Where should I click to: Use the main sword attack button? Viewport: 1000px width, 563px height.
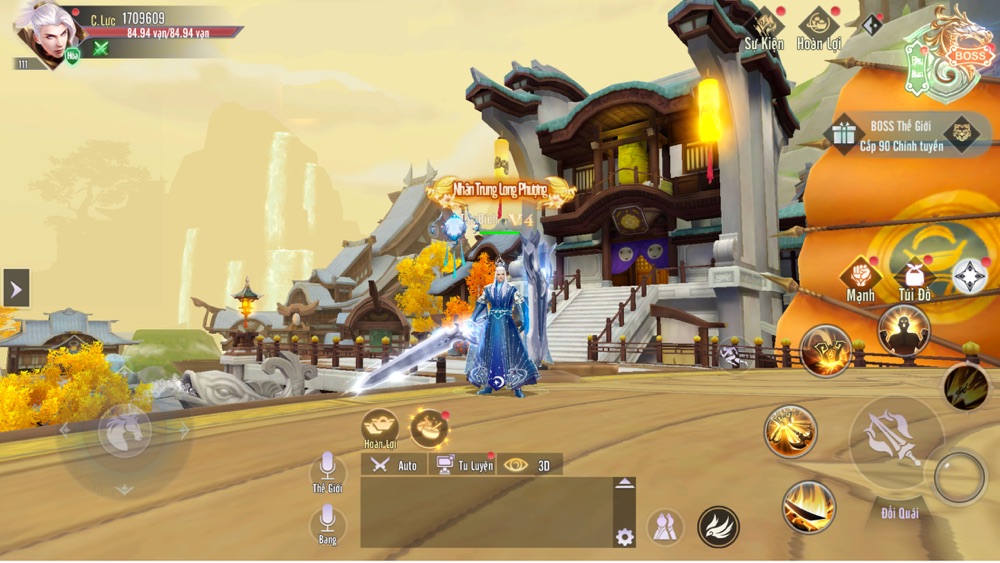[895, 437]
